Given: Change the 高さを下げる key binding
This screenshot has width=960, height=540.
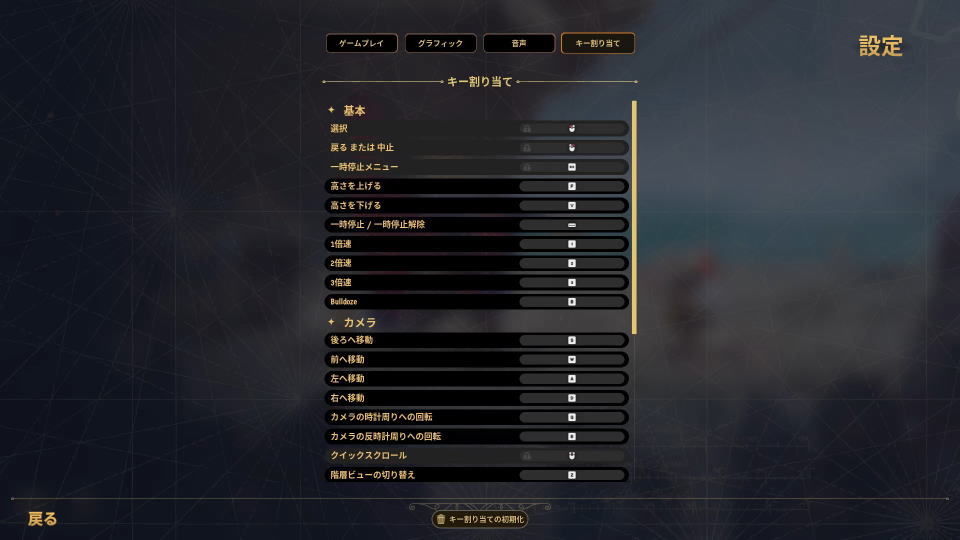Looking at the screenshot, I should coord(571,205).
